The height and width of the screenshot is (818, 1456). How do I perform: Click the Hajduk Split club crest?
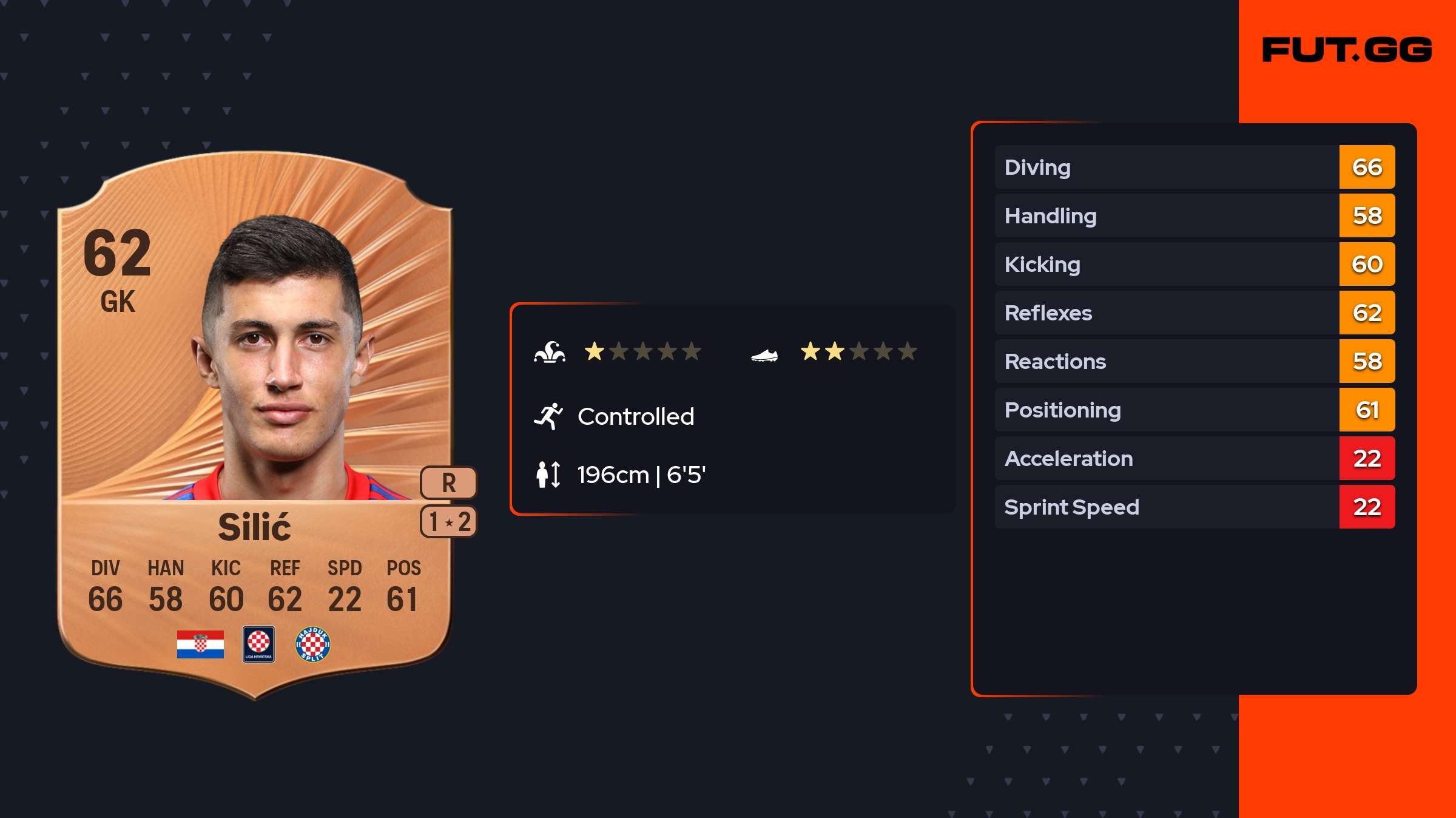click(312, 644)
